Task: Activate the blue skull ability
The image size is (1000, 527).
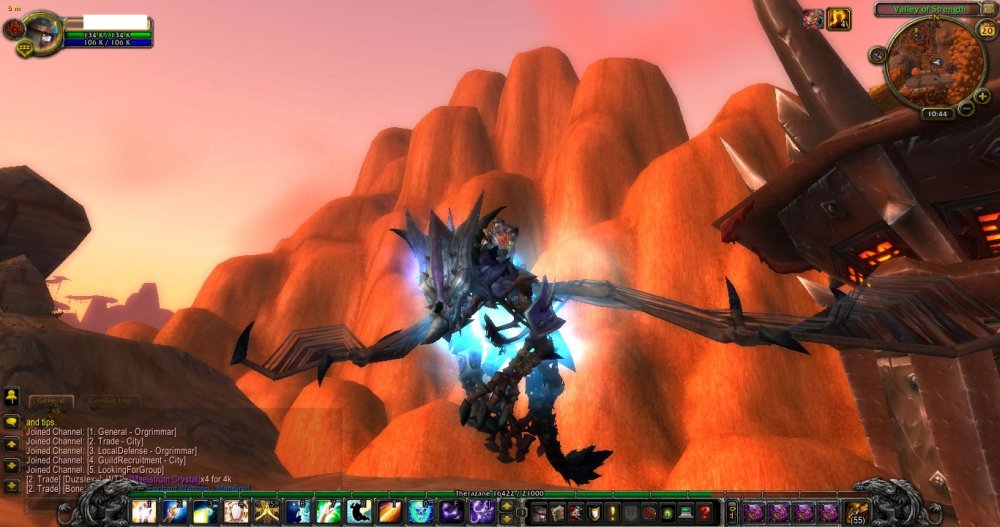Action: 420,512
